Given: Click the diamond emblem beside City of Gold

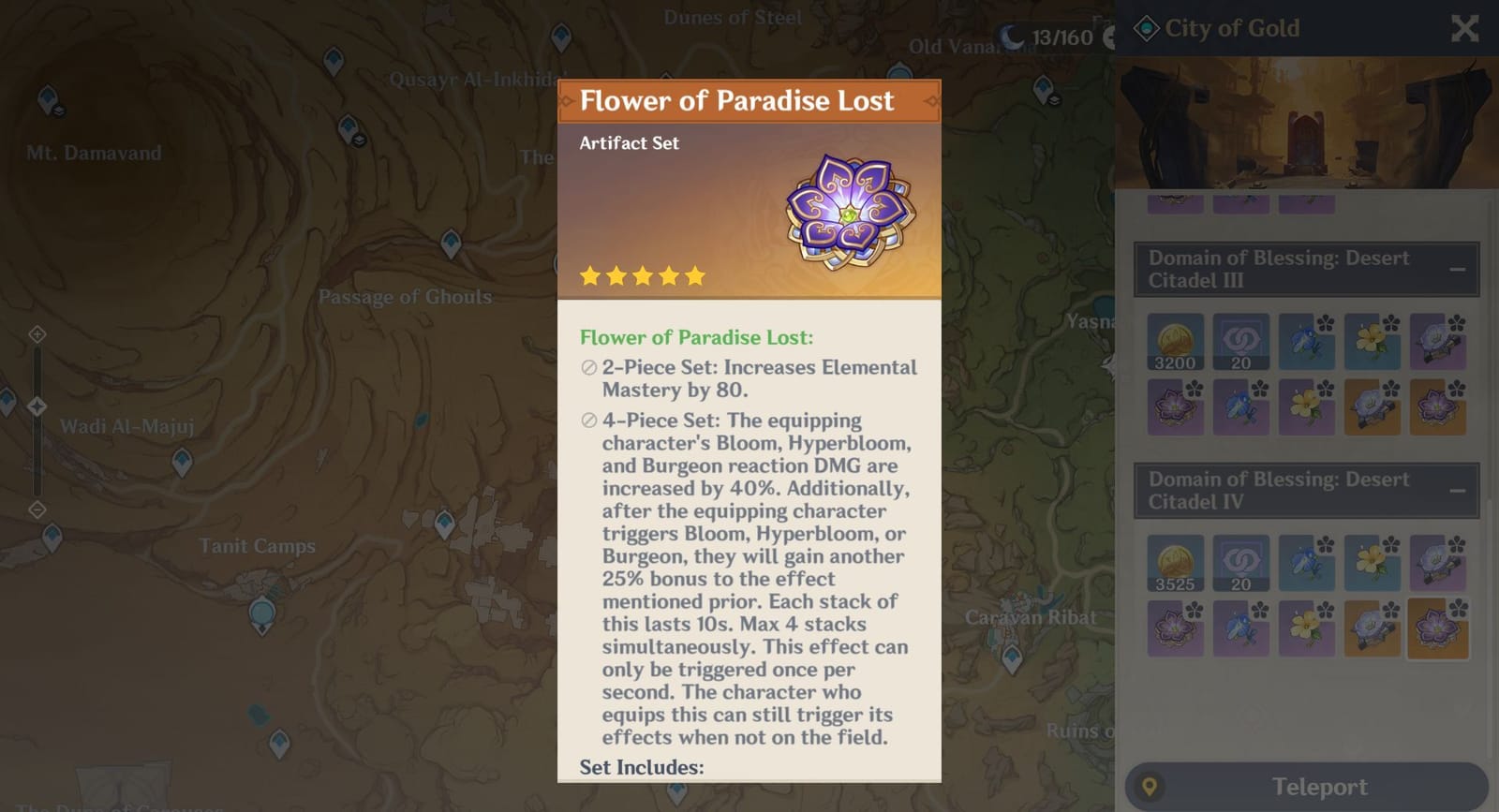Looking at the screenshot, I should click(x=1145, y=27).
